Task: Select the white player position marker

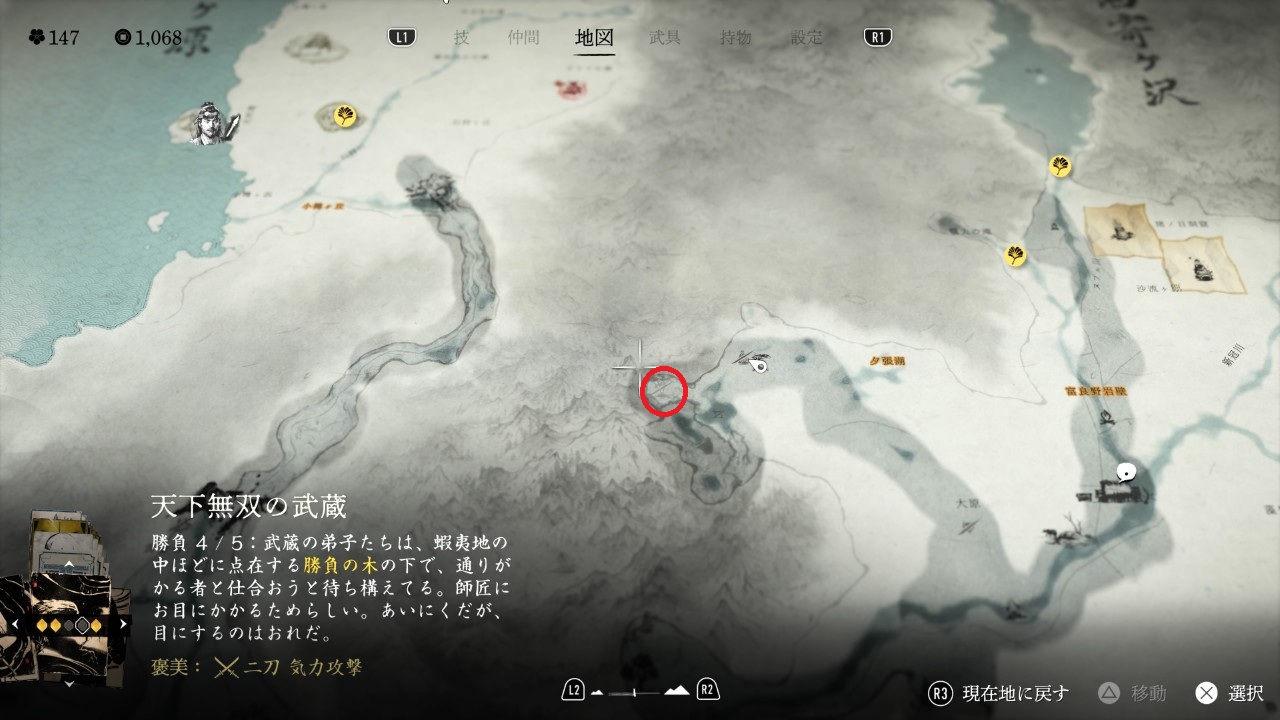Action: 760,365
